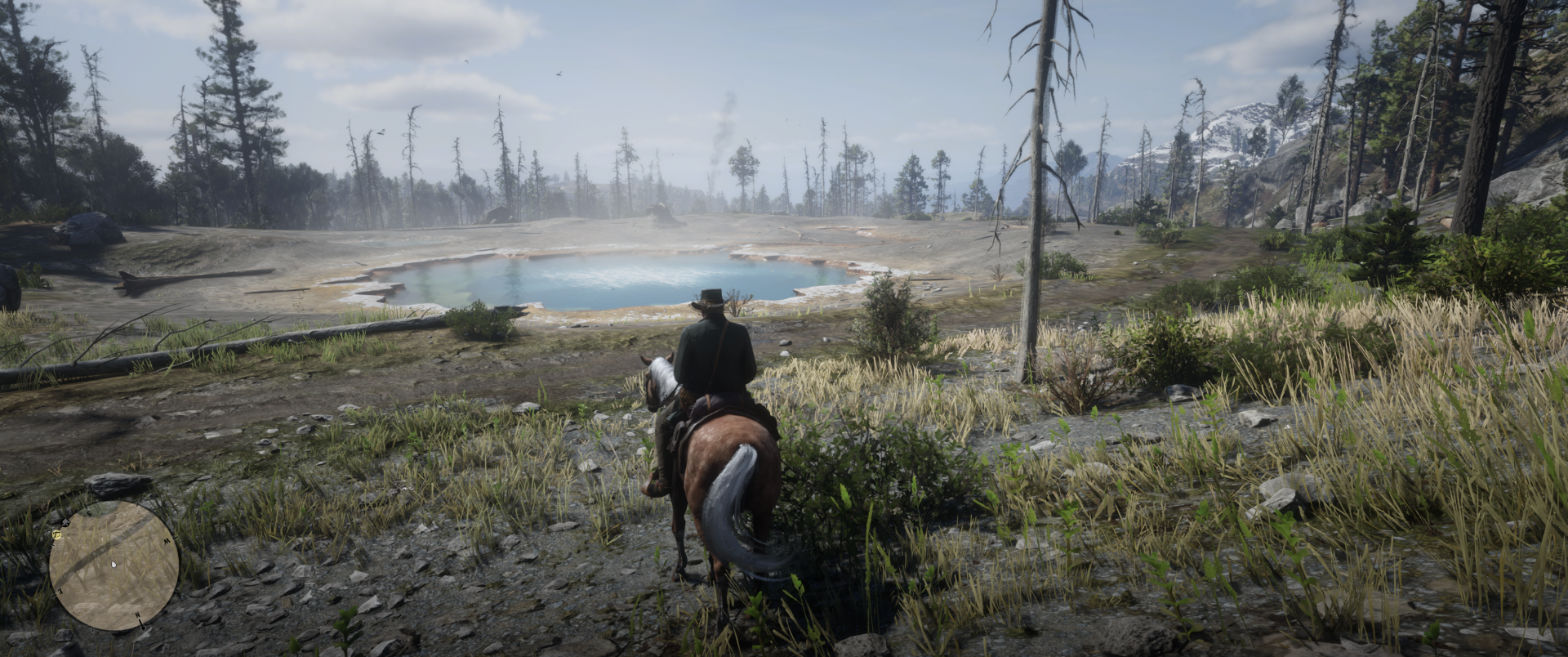Screen dimensions: 1568x657
Task: Click the black camp marker on minimap
Action: tap(65, 522)
